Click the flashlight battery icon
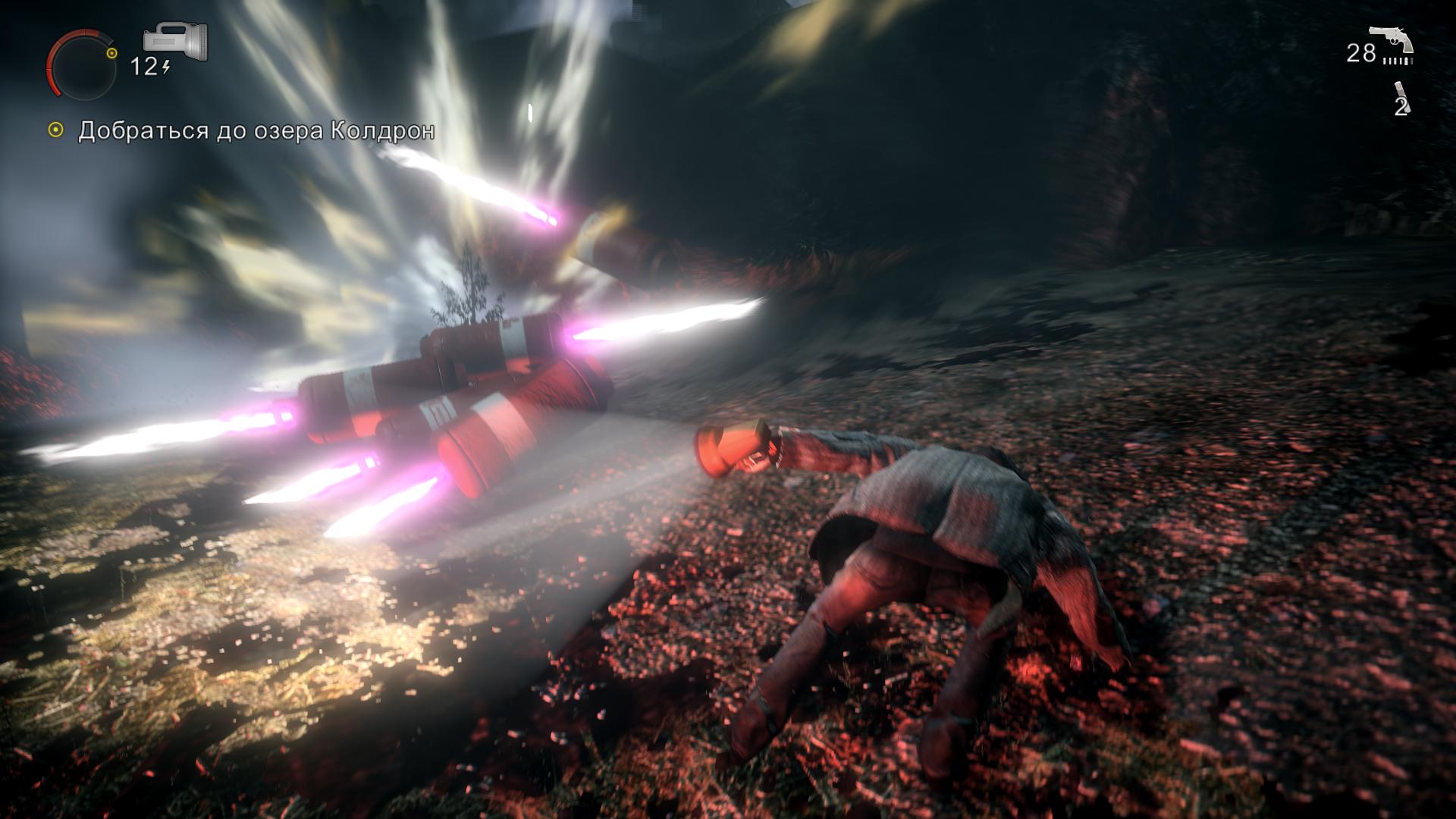The image size is (1456, 819). coord(175,41)
